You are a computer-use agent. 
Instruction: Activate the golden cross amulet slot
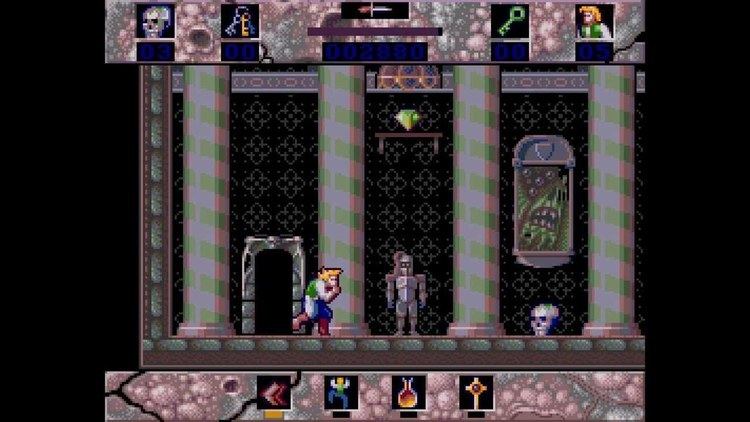point(476,392)
